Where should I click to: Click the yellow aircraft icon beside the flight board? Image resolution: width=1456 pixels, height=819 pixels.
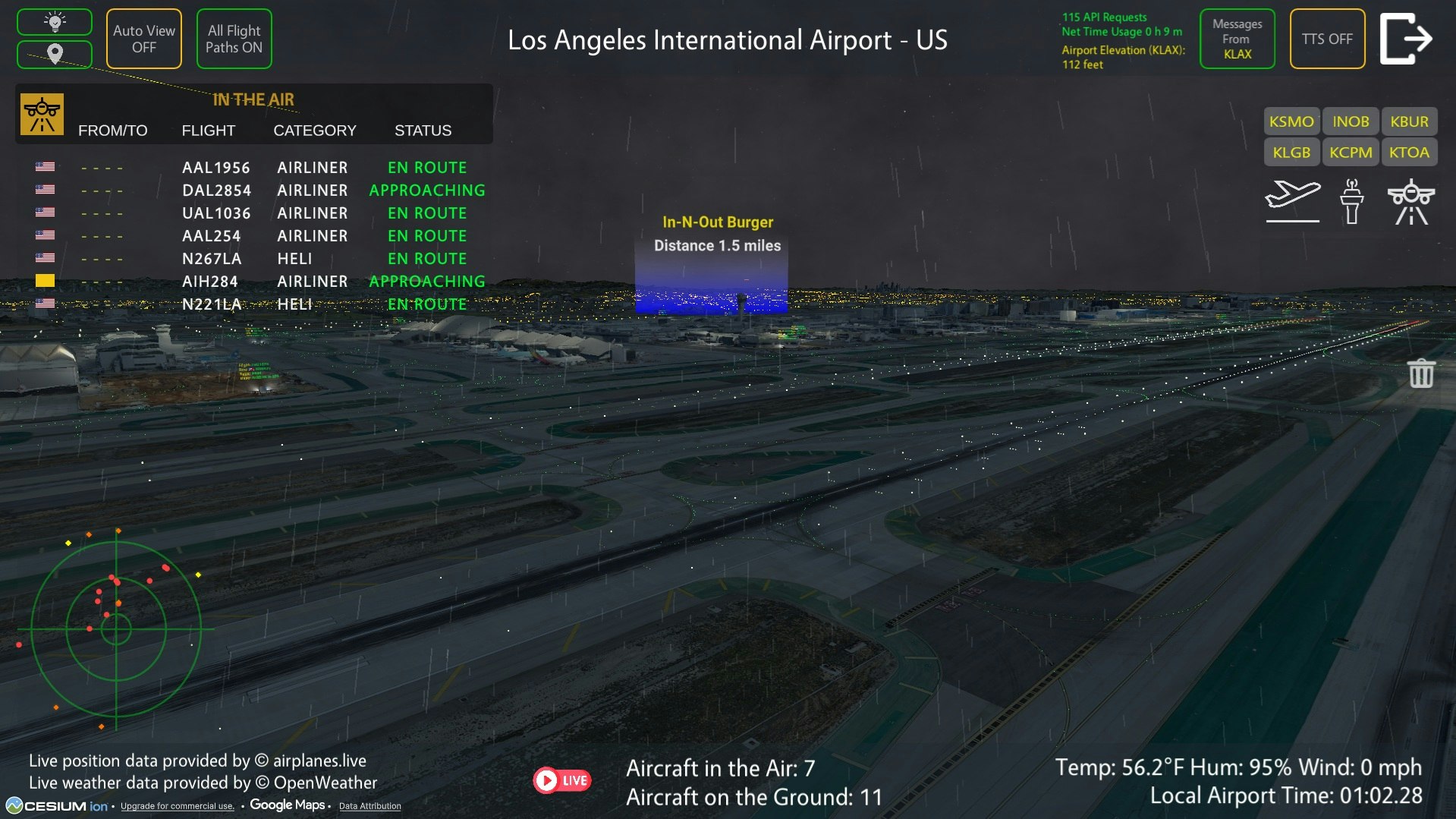coord(42,115)
